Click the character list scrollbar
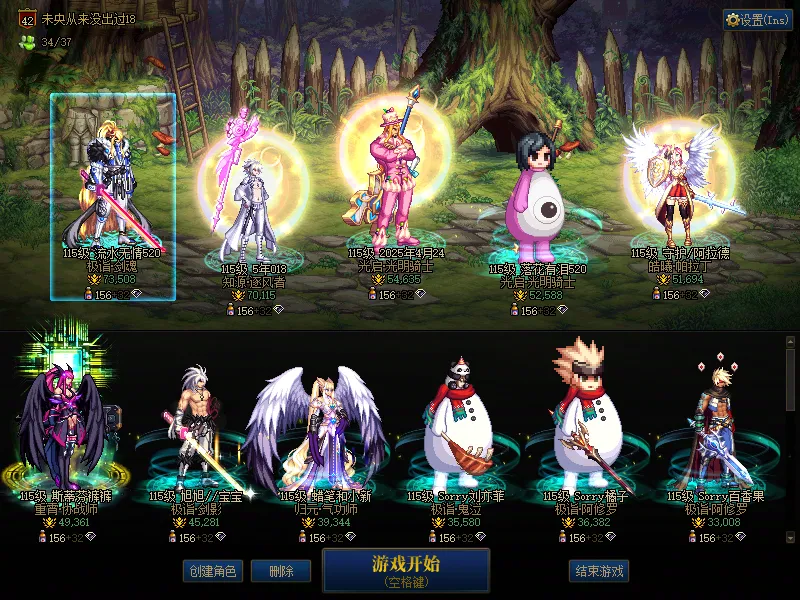Screen dimensions: 800x600 click(790, 440)
